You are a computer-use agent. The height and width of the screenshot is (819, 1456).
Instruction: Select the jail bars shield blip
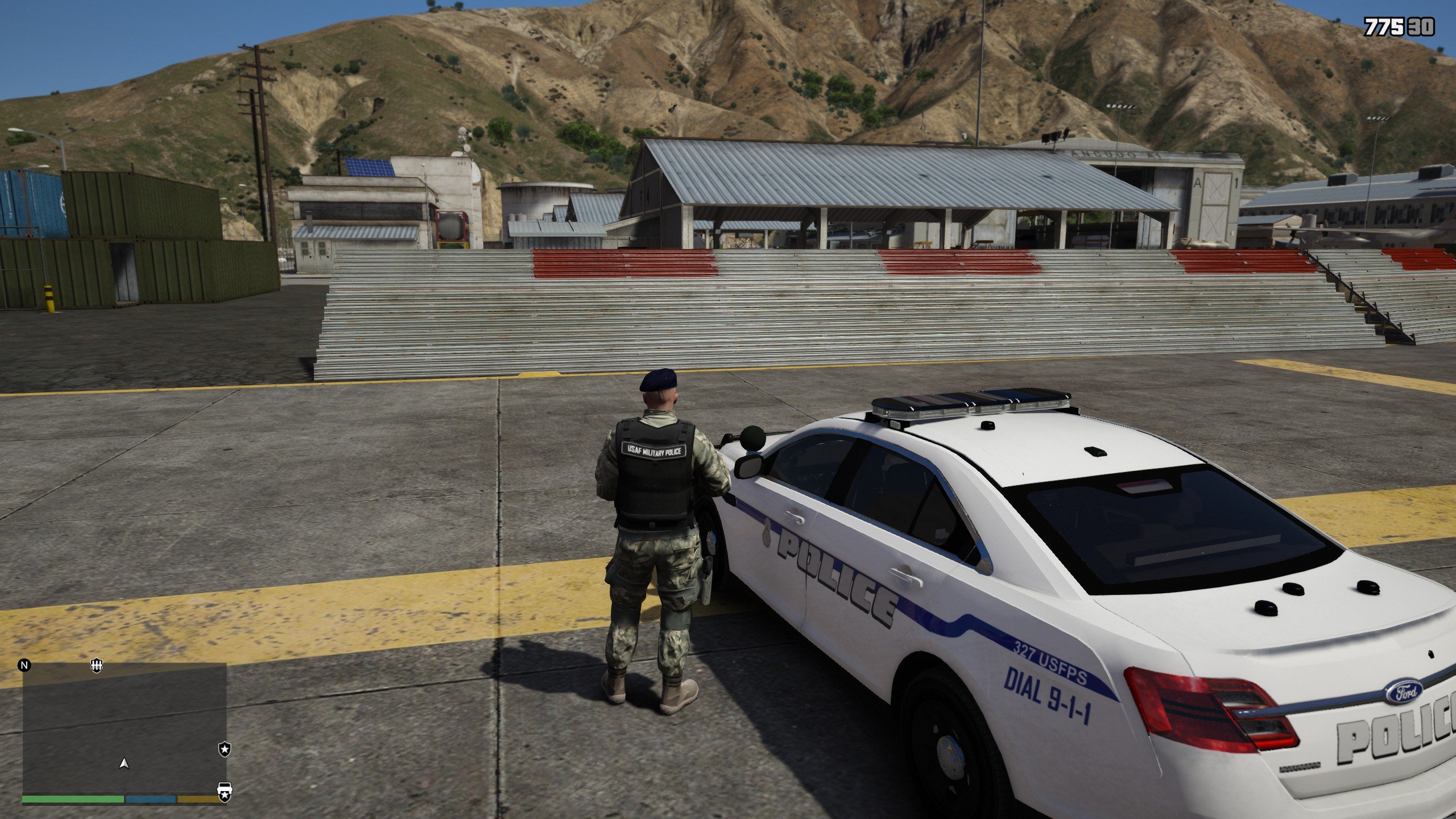coord(97,665)
